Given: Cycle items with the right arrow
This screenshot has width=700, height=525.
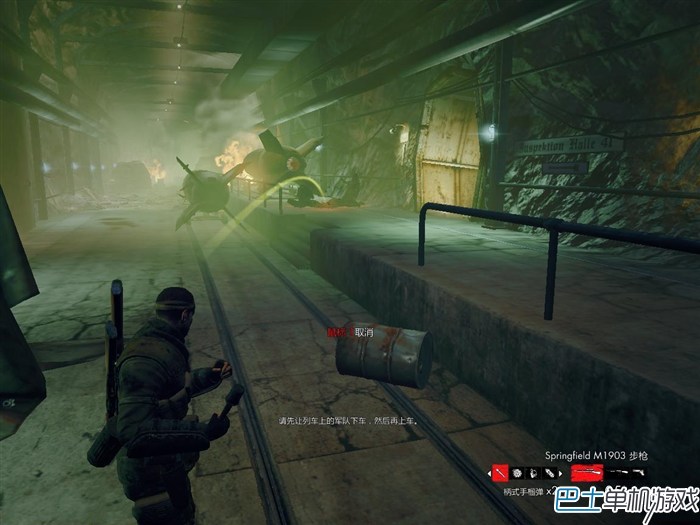Looking at the screenshot, I should [562, 472].
